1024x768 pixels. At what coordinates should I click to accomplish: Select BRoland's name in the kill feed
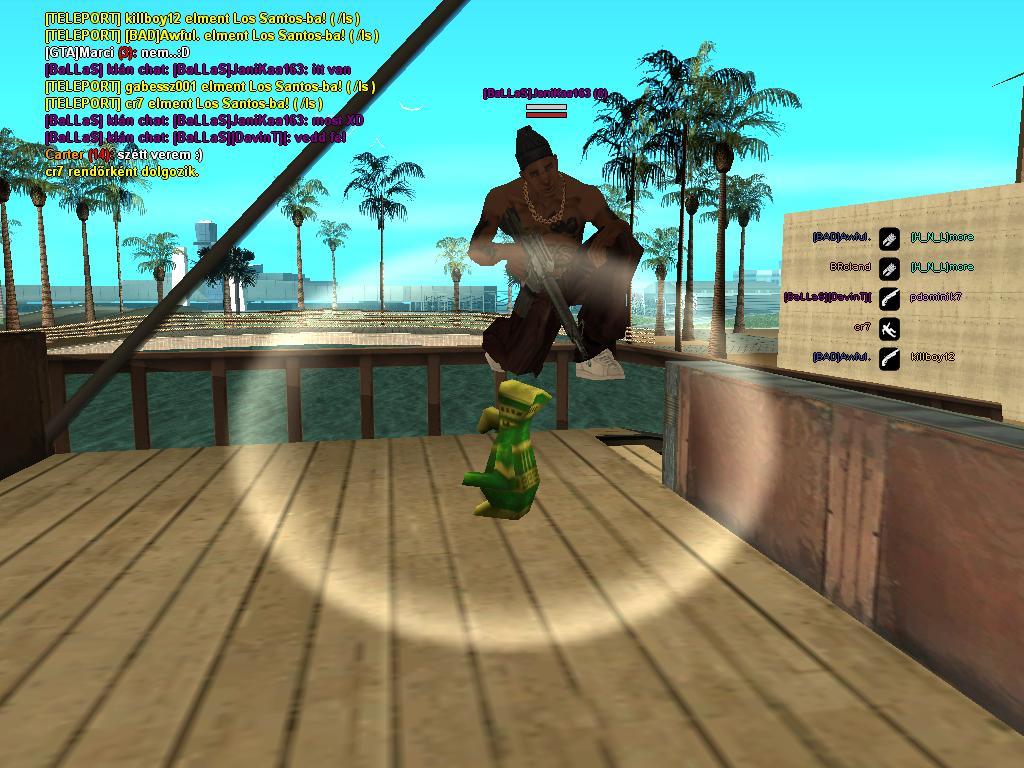[x=850, y=268]
